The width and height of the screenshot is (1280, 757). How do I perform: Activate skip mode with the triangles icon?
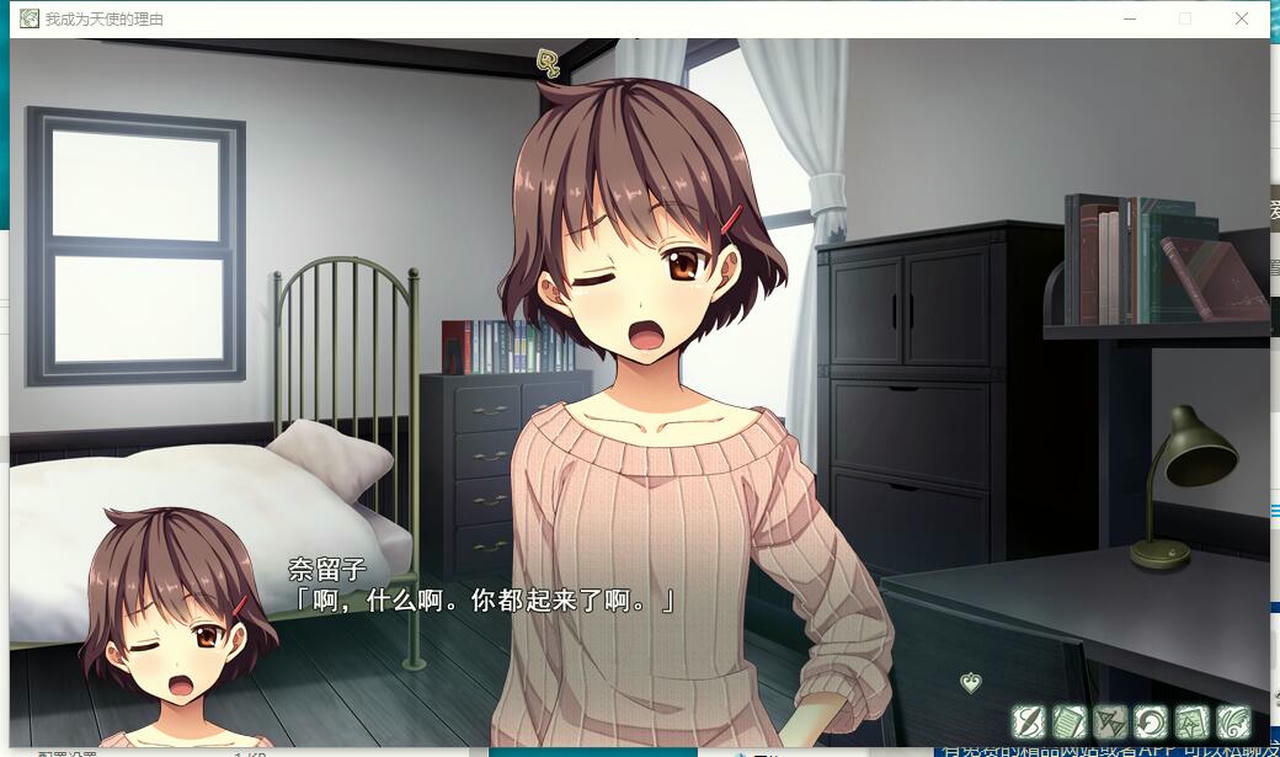coord(1108,721)
